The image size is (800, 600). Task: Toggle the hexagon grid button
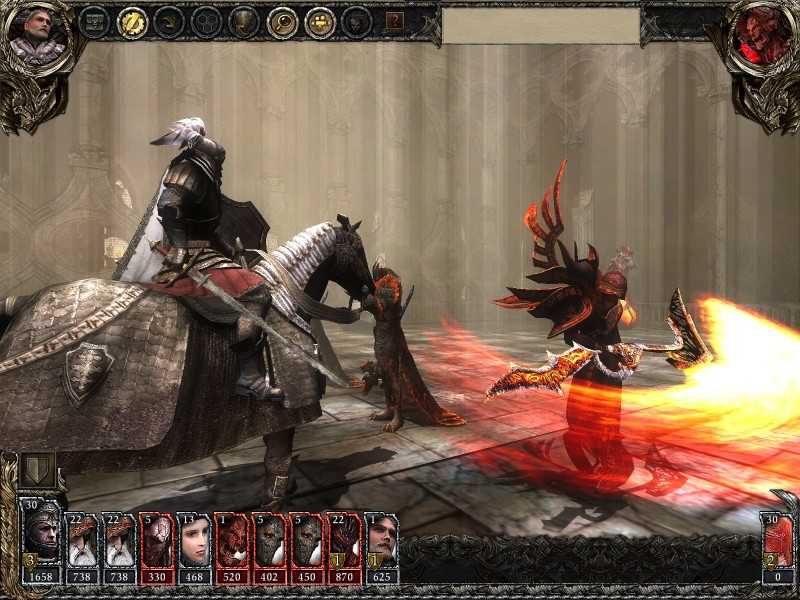(207, 22)
